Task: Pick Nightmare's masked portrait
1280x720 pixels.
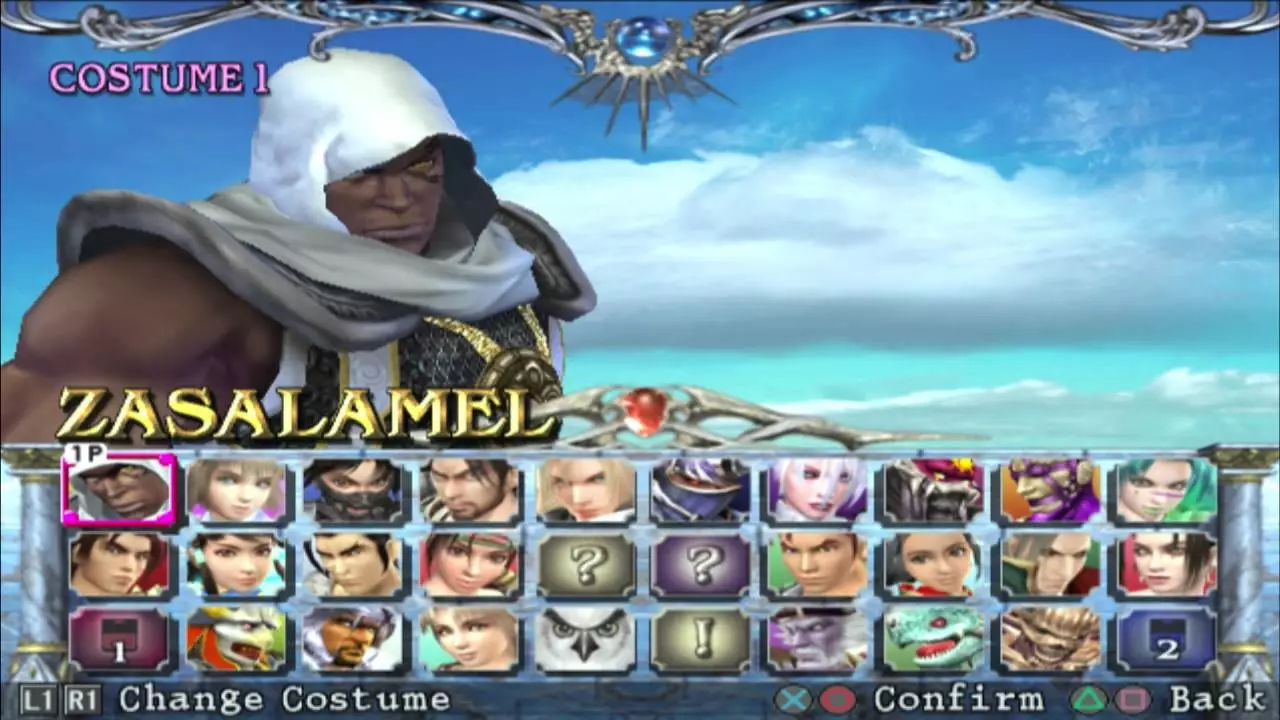Action: click(x=700, y=488)
